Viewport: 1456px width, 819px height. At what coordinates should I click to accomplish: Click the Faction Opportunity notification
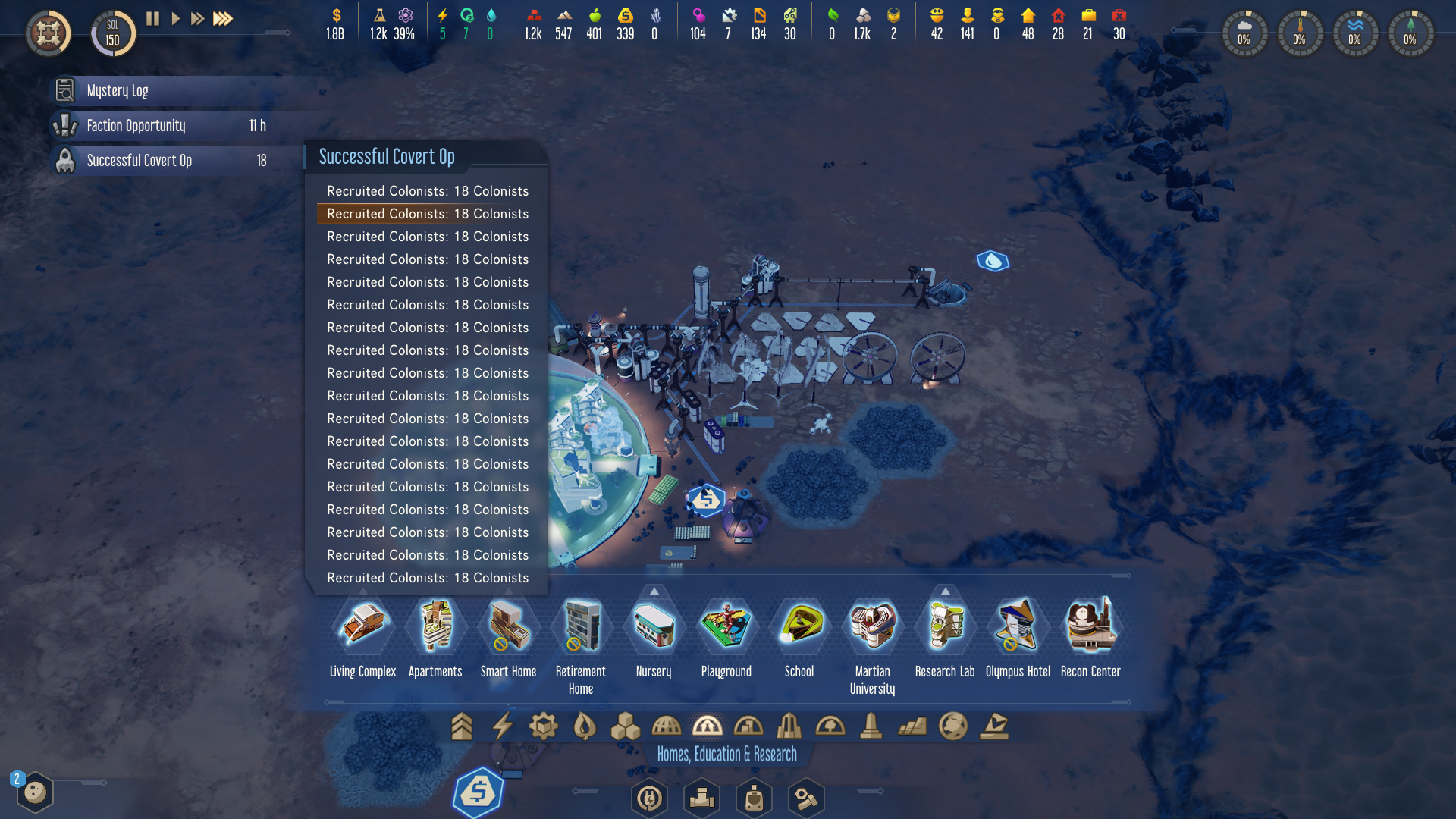point(136,126)
